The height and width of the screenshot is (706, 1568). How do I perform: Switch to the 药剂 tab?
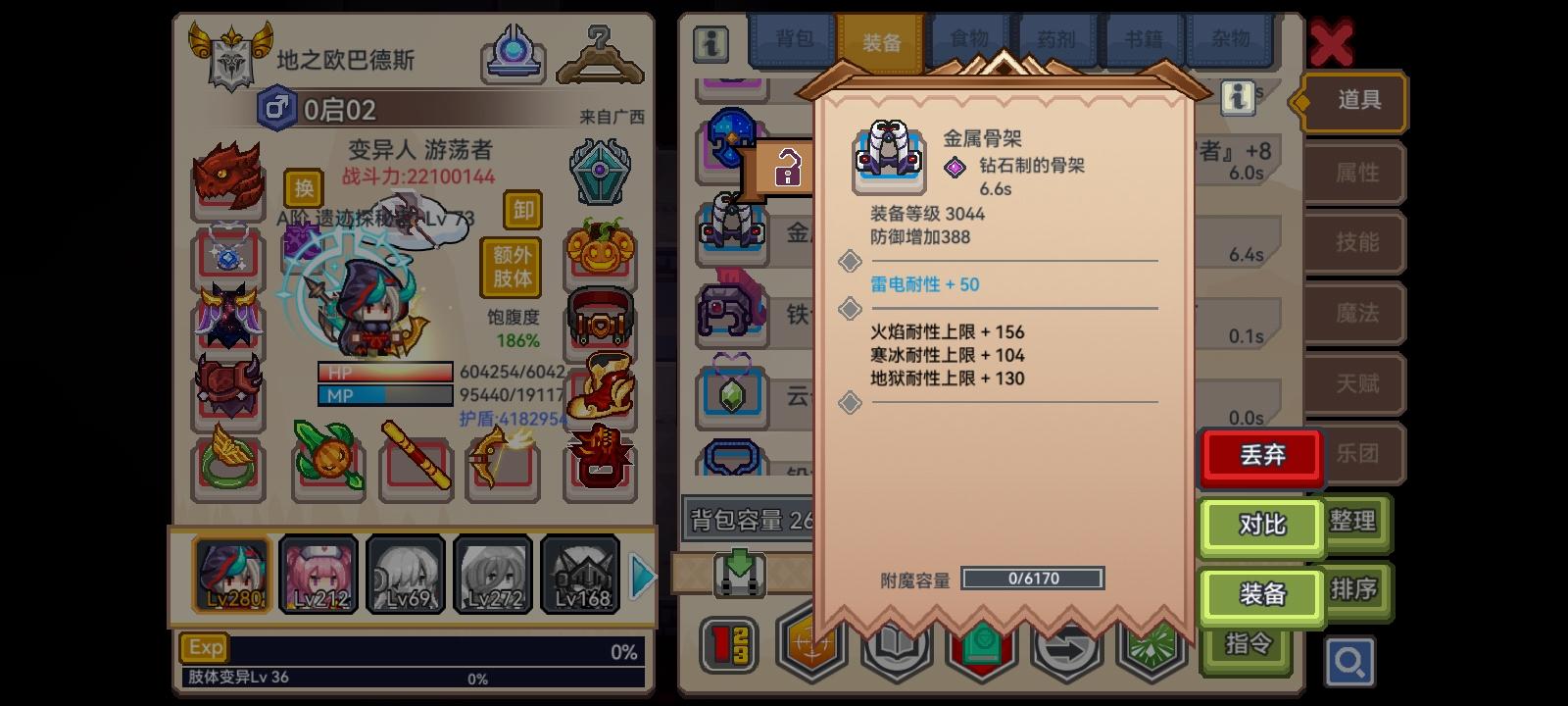point(1056,39)
